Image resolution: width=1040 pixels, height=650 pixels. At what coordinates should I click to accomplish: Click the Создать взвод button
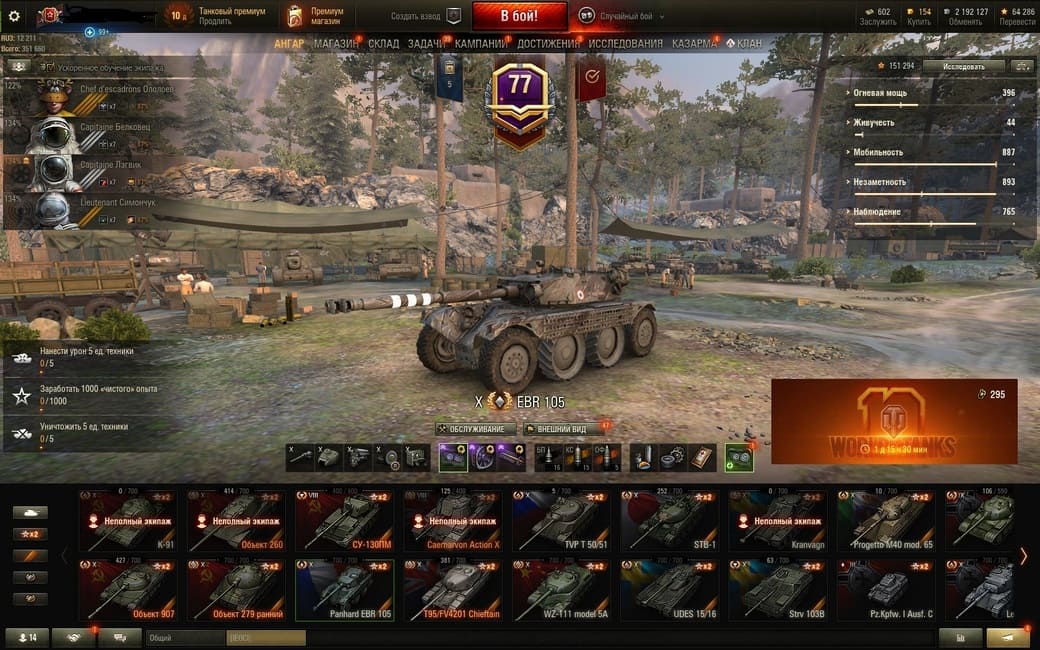[x=426, y=16]
